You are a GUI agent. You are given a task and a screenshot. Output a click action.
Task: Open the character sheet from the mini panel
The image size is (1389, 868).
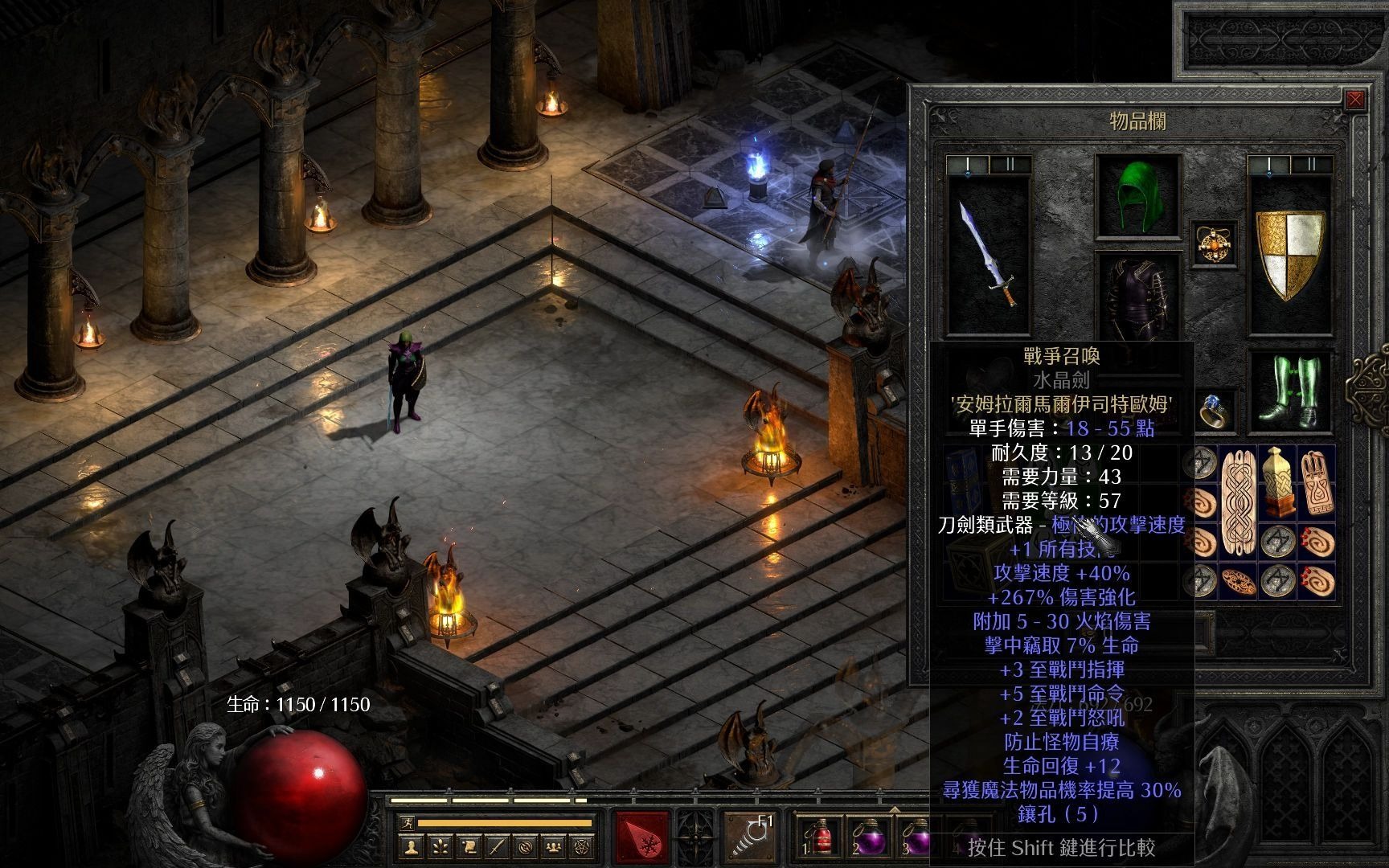pos(412,846)
